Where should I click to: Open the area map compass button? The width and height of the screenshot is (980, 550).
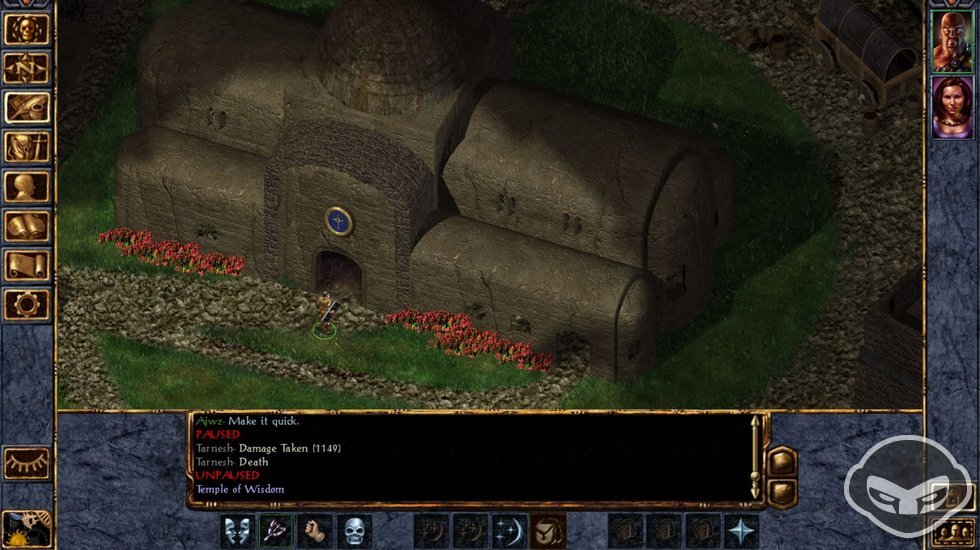pos(26,68)
